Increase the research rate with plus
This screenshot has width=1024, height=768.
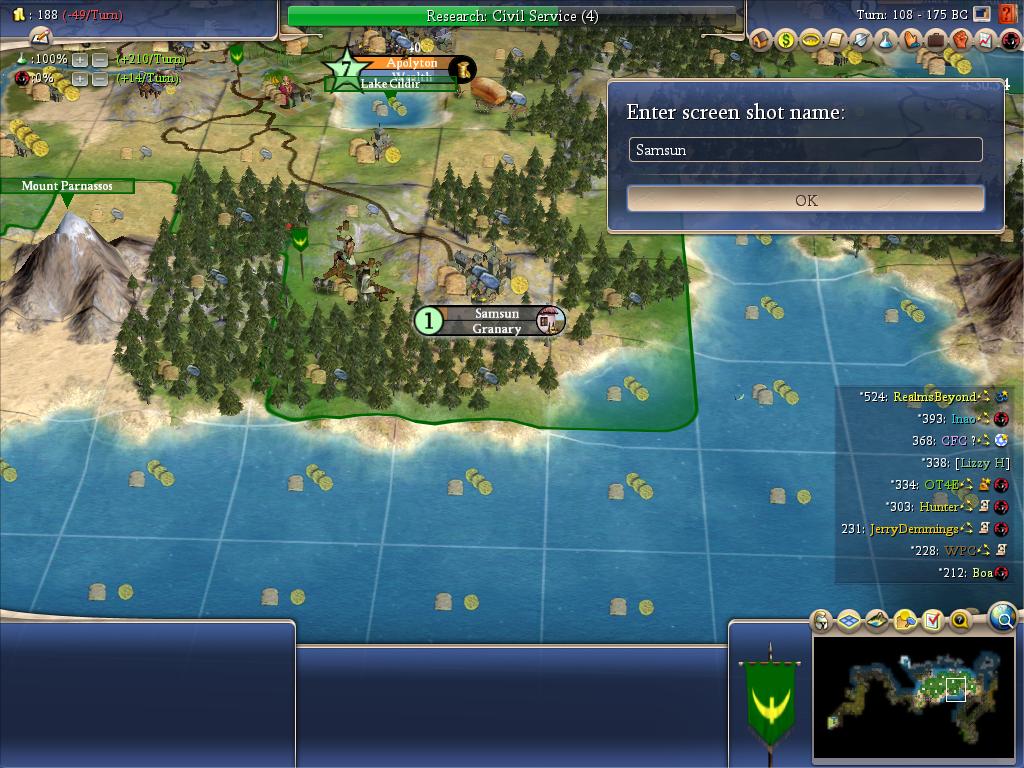(x=80, y=60)
